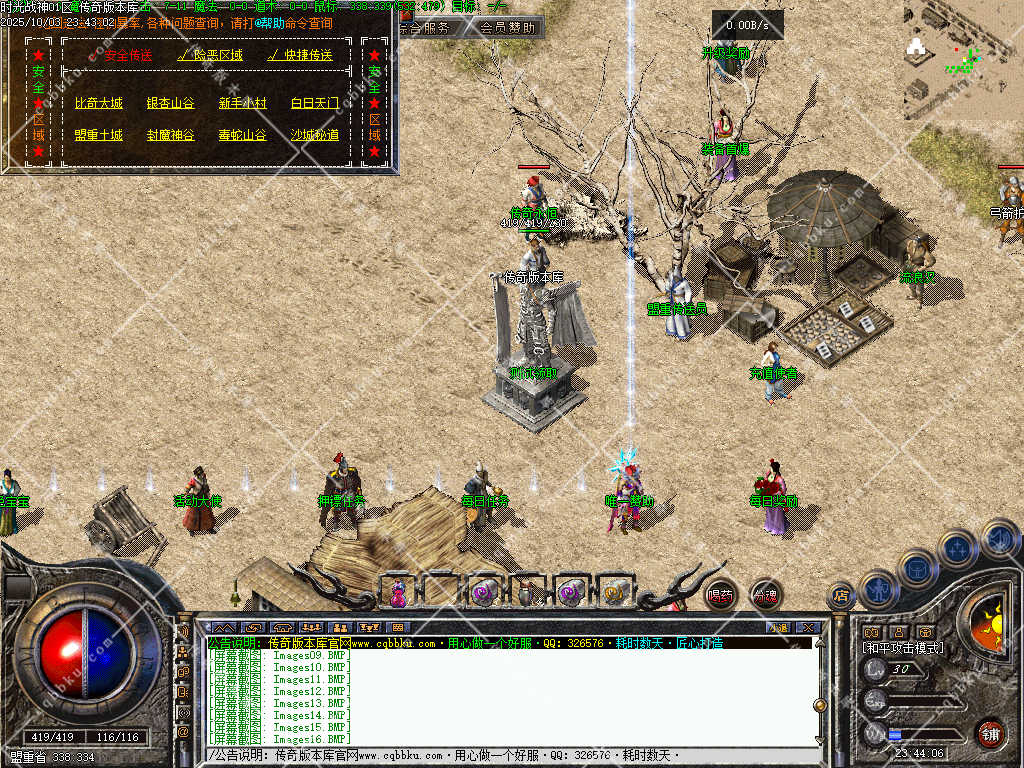Switch to the 险恶区域 tab
Image resolution: width=1024 pixels, height=768 pixels.
[x=210, y=56]
